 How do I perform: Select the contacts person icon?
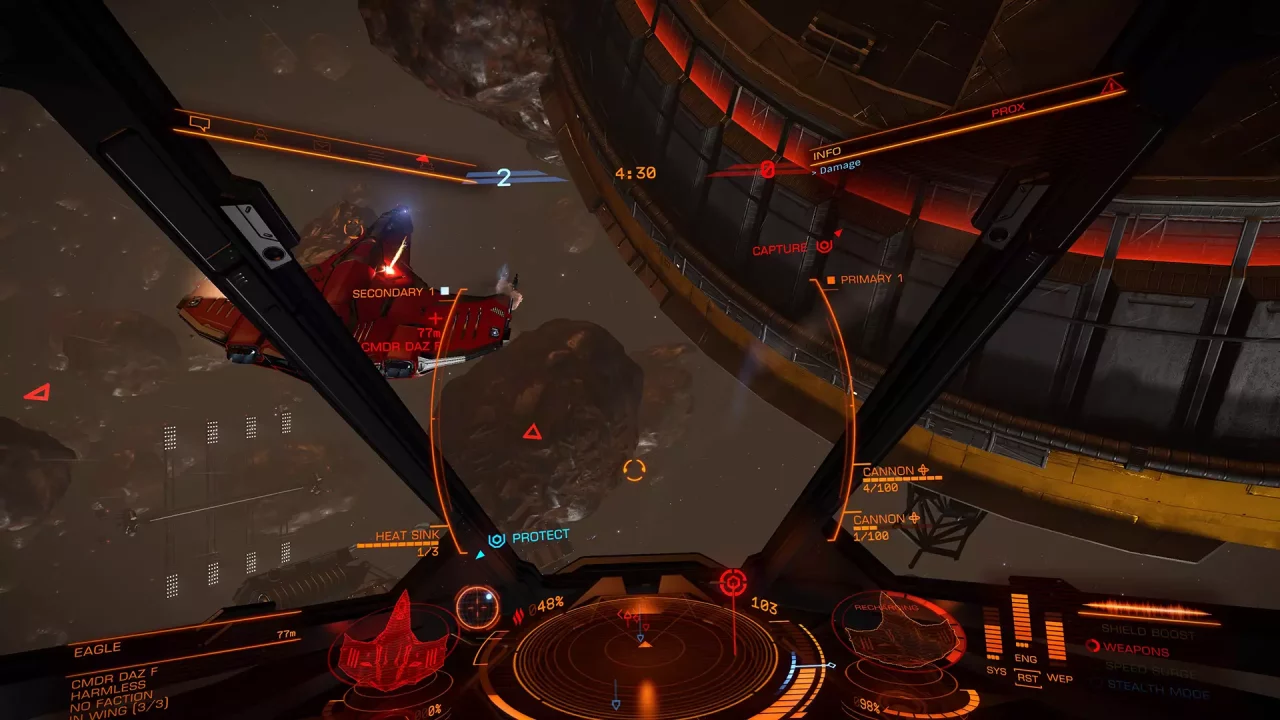(x=261, y=133)
